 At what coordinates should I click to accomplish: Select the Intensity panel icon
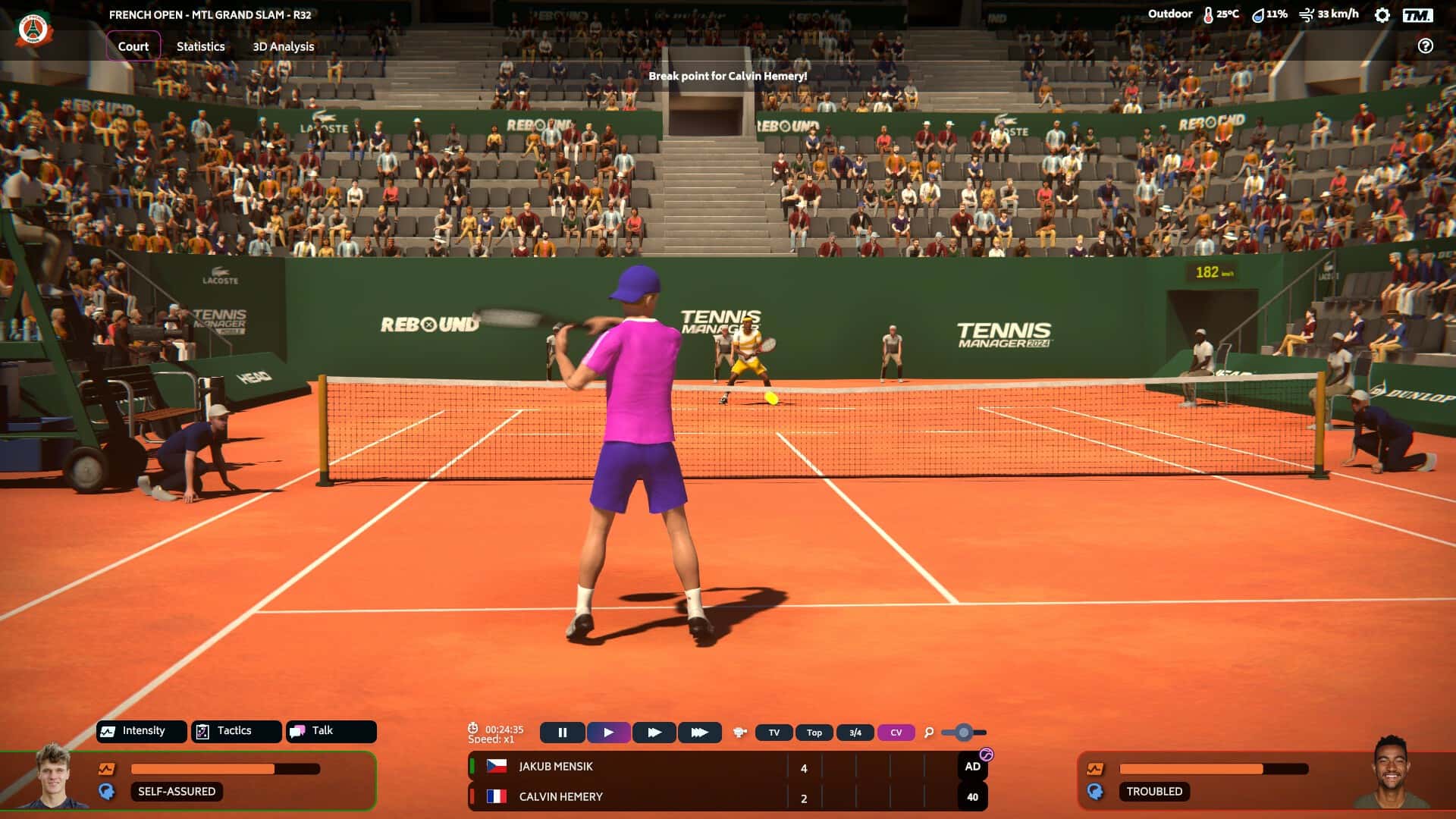click(x=108, y=731)
